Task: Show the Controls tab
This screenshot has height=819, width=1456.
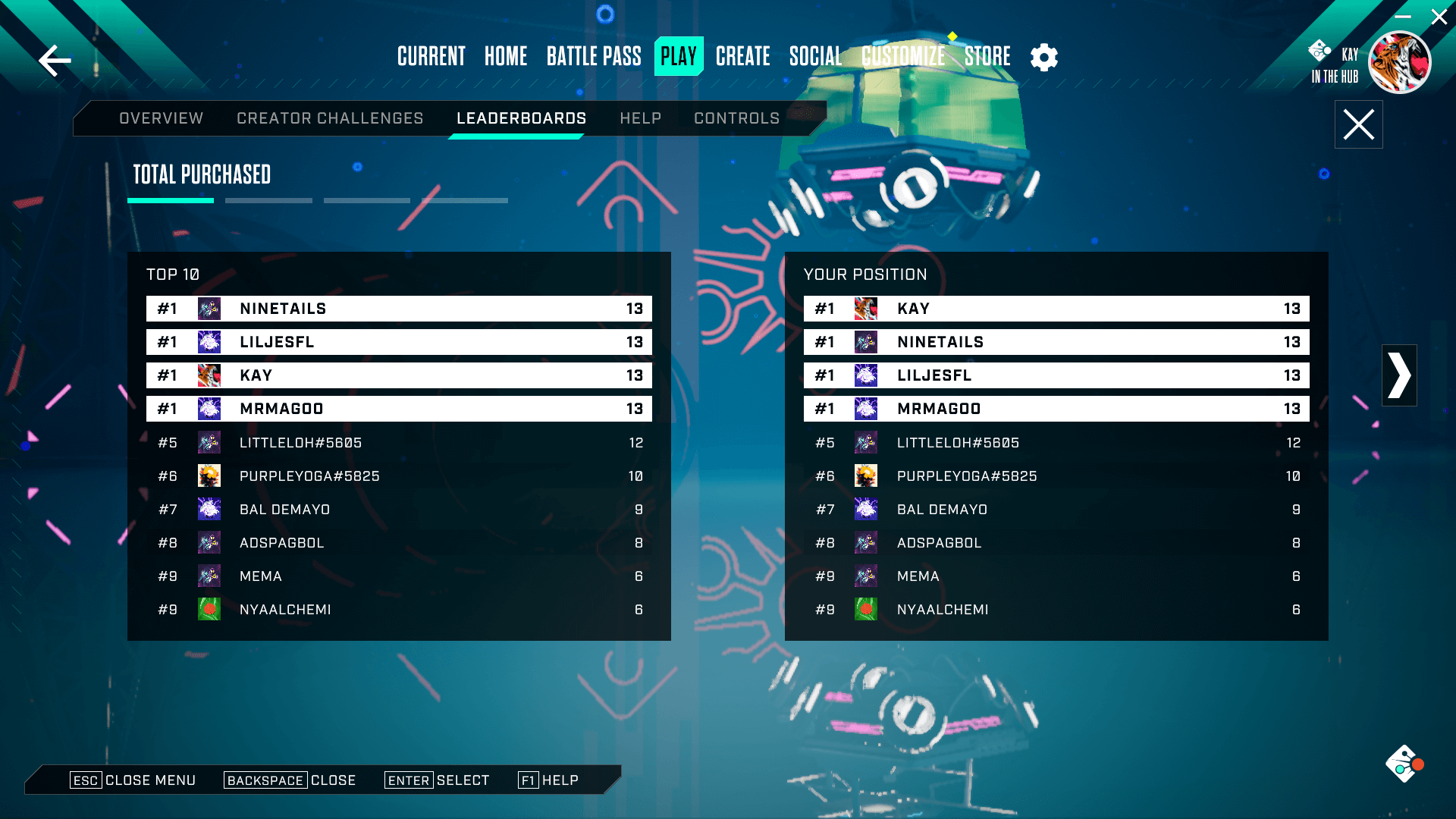Action: [736, 118]
